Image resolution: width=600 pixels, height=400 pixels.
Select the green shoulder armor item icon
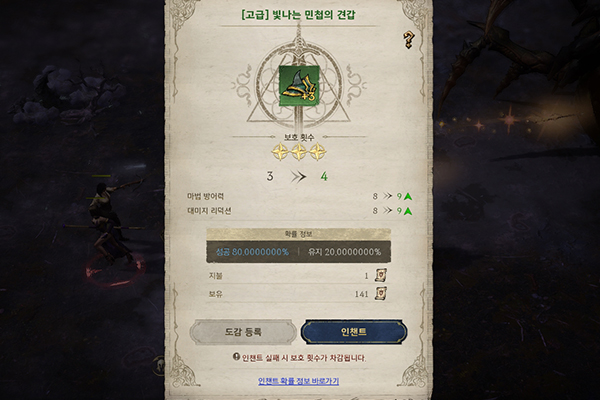point(299,83)
